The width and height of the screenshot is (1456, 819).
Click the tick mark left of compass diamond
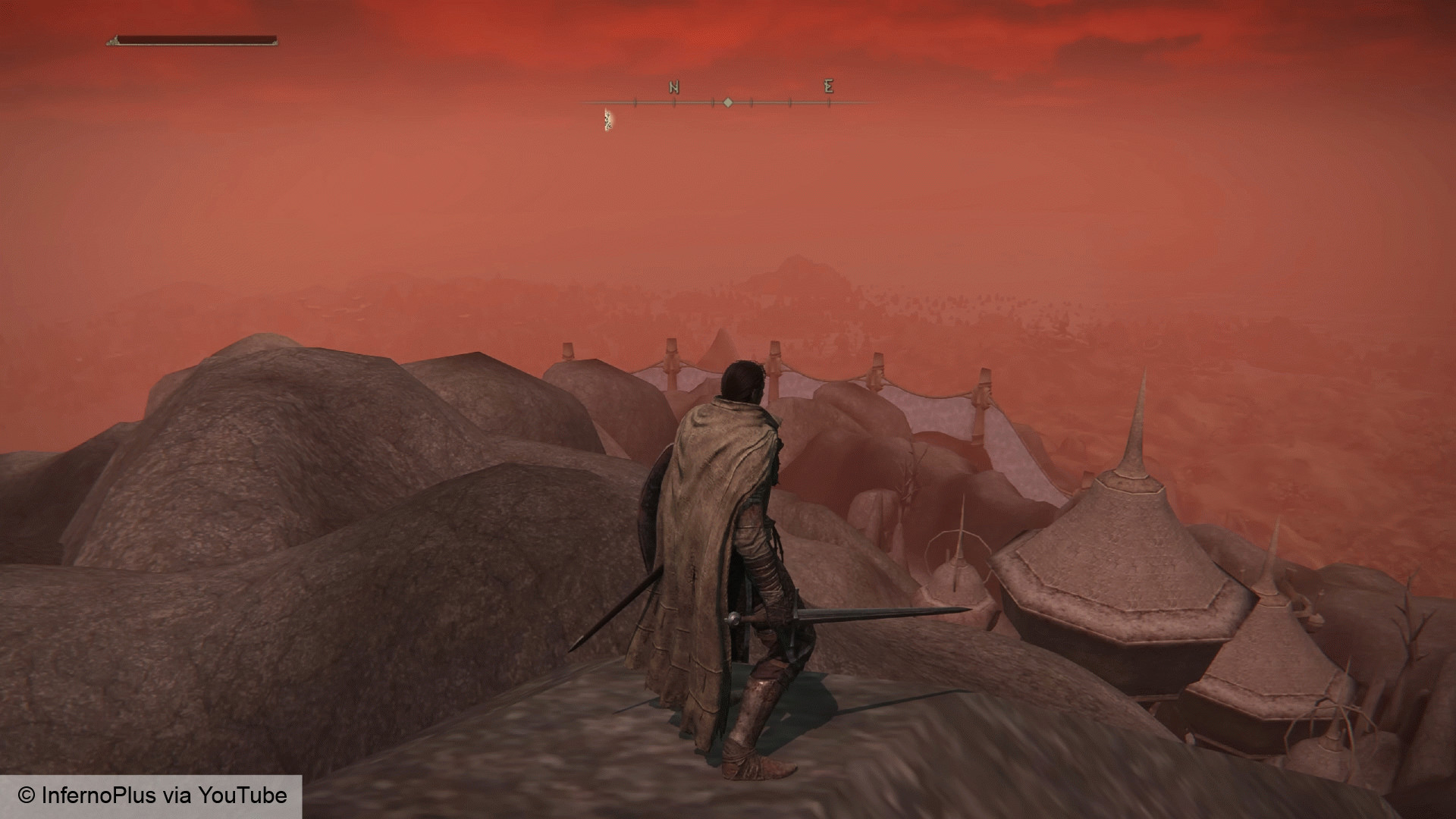[711, 102]
